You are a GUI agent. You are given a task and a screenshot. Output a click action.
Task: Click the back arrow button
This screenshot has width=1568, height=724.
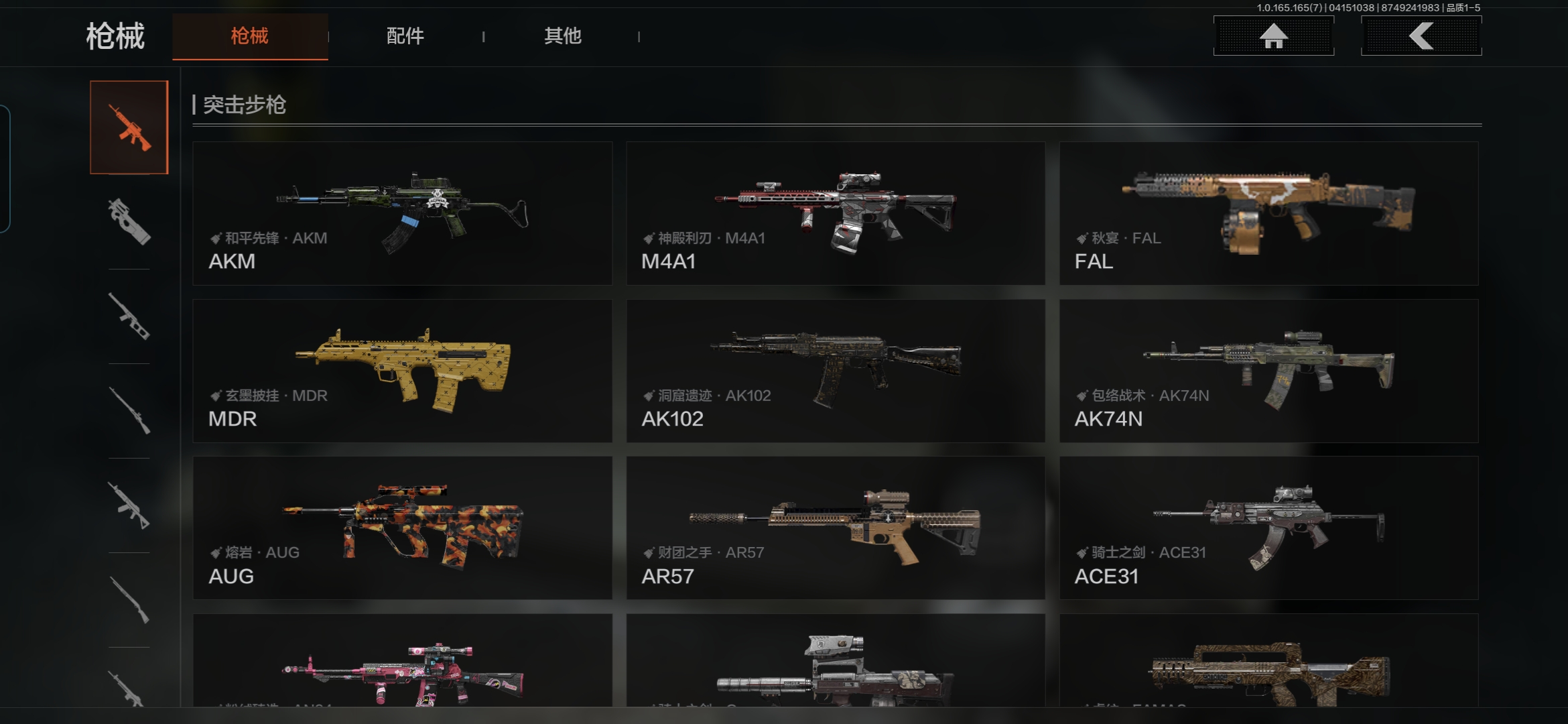(x=1421, y=36)
